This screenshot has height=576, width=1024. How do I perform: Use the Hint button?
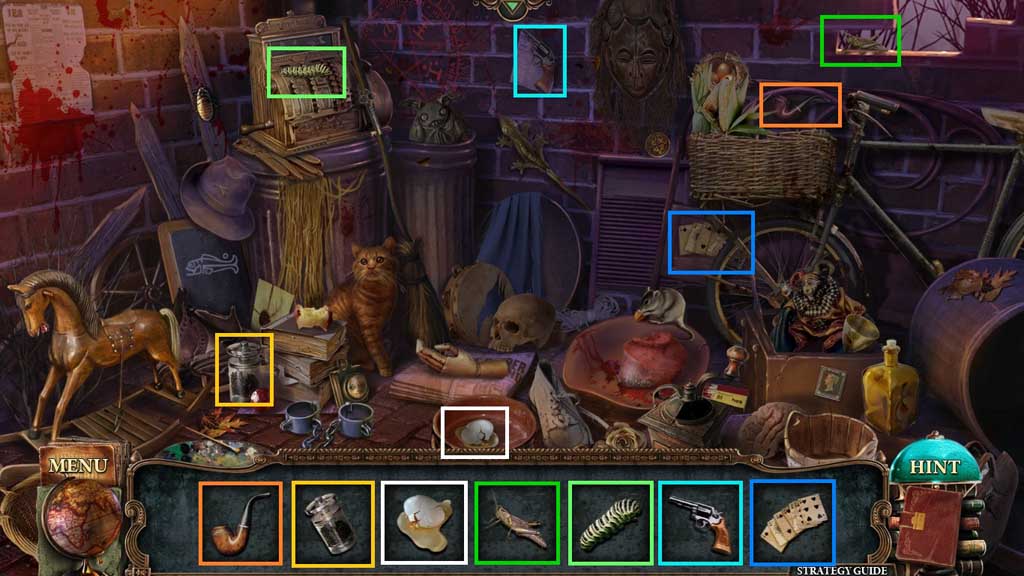pos(934,467)
